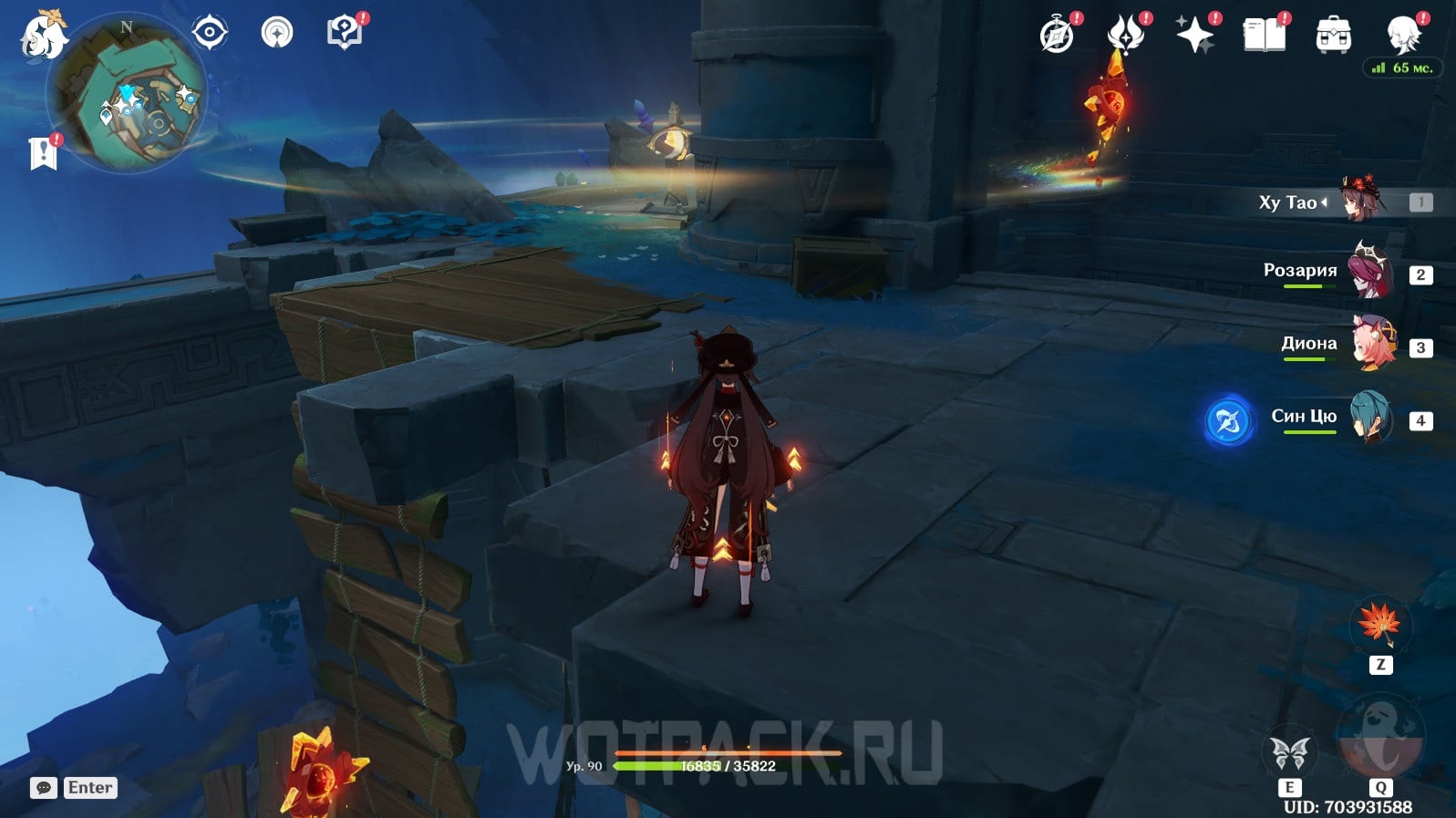Open the battle pass flame icon
The image size is (1456, 818).
pos(1126,36)
